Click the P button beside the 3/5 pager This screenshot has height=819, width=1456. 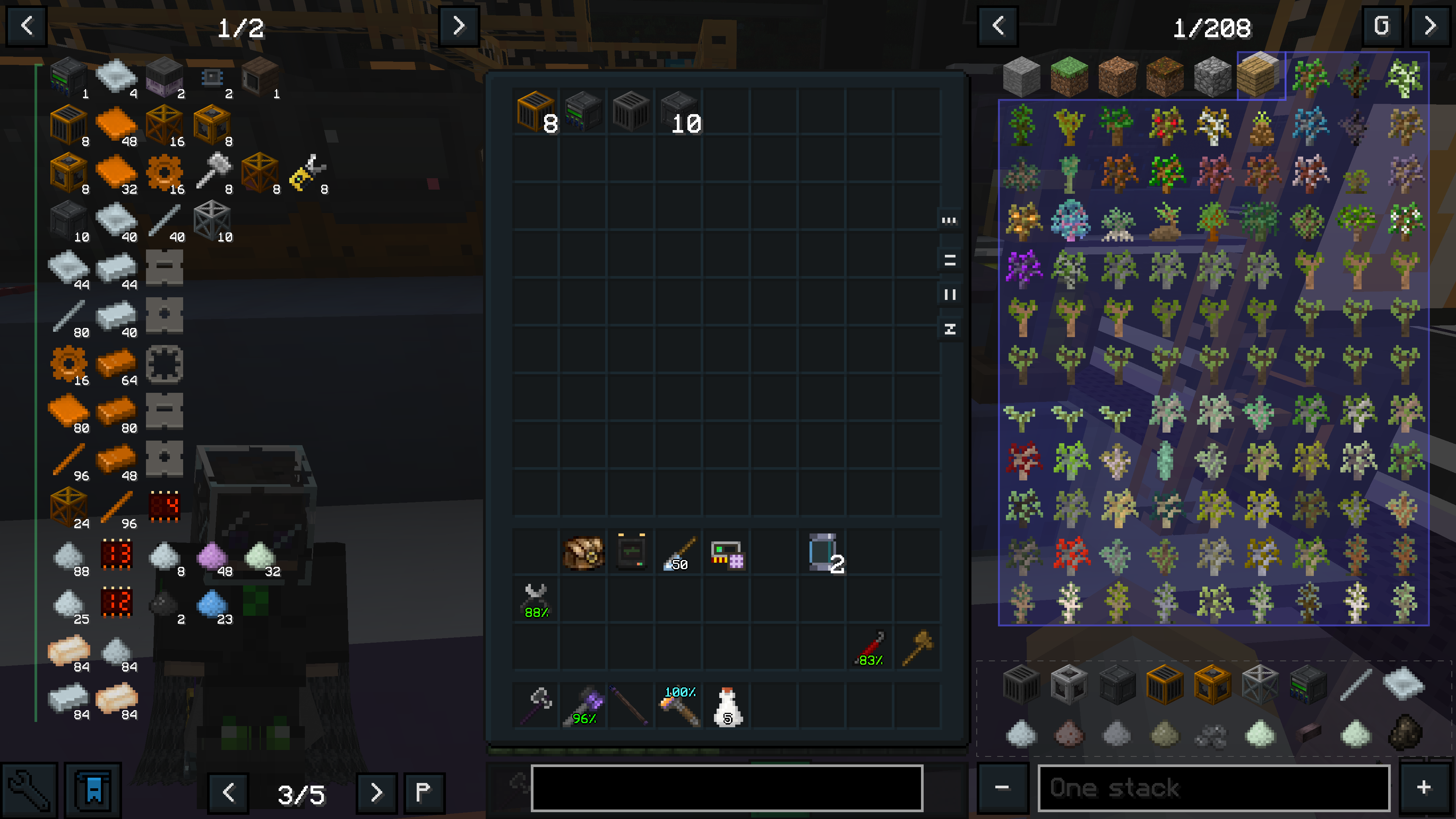(424, 792)
